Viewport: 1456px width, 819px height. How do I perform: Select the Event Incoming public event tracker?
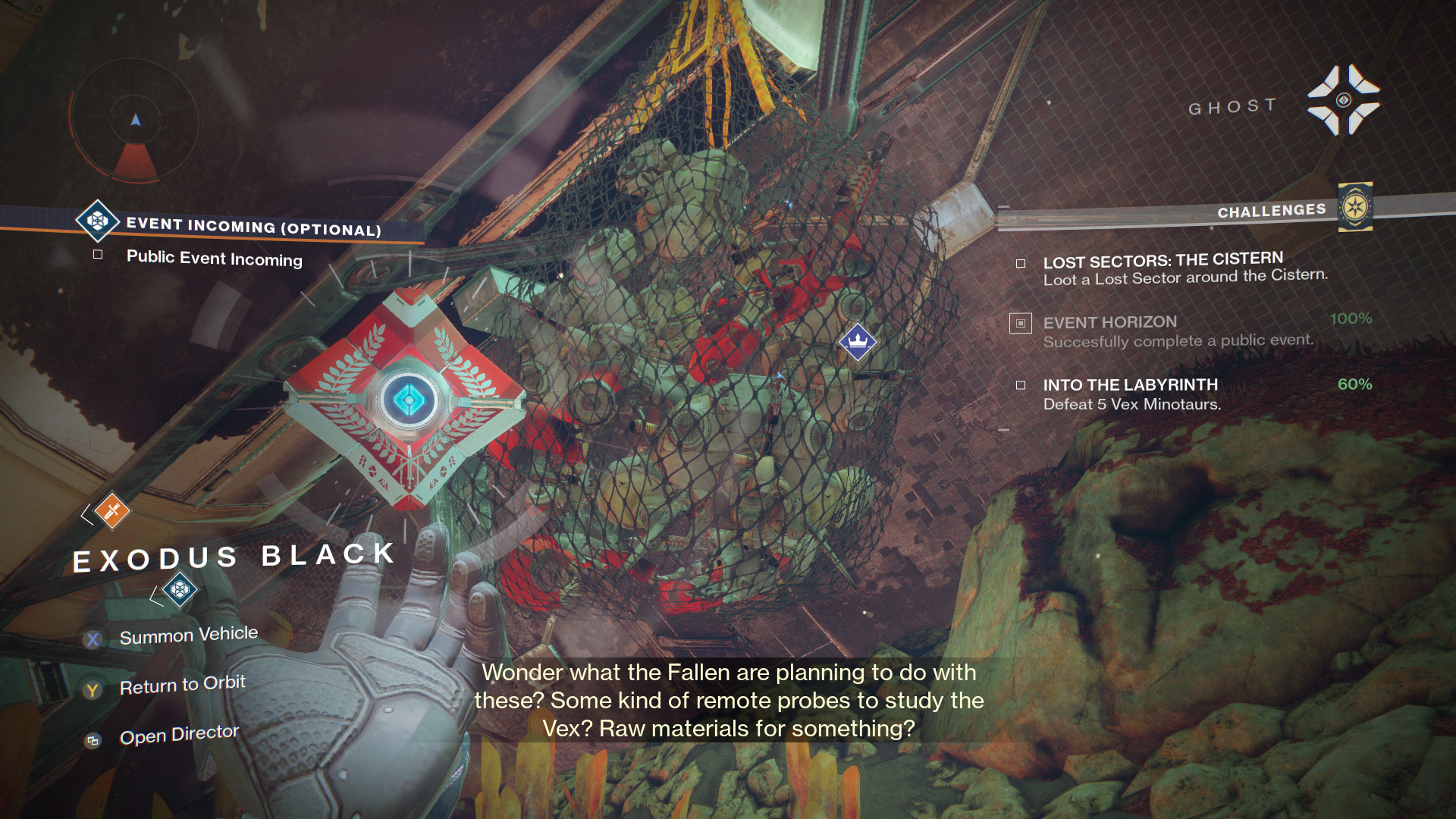pyautogui.click(x=253, y=227)
